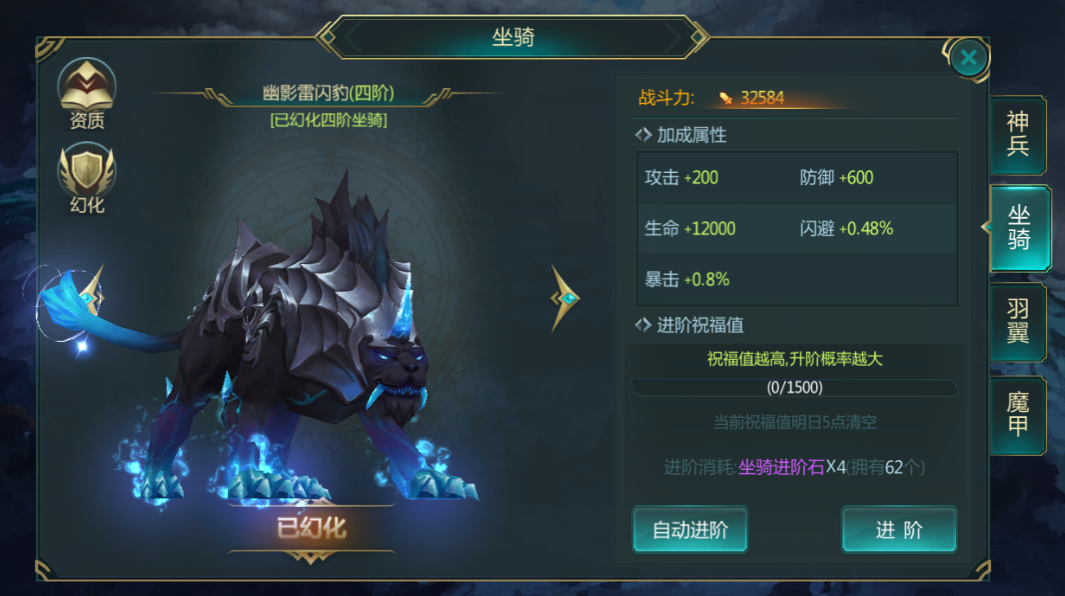Close the mount panel

click(x=967, y=58)
